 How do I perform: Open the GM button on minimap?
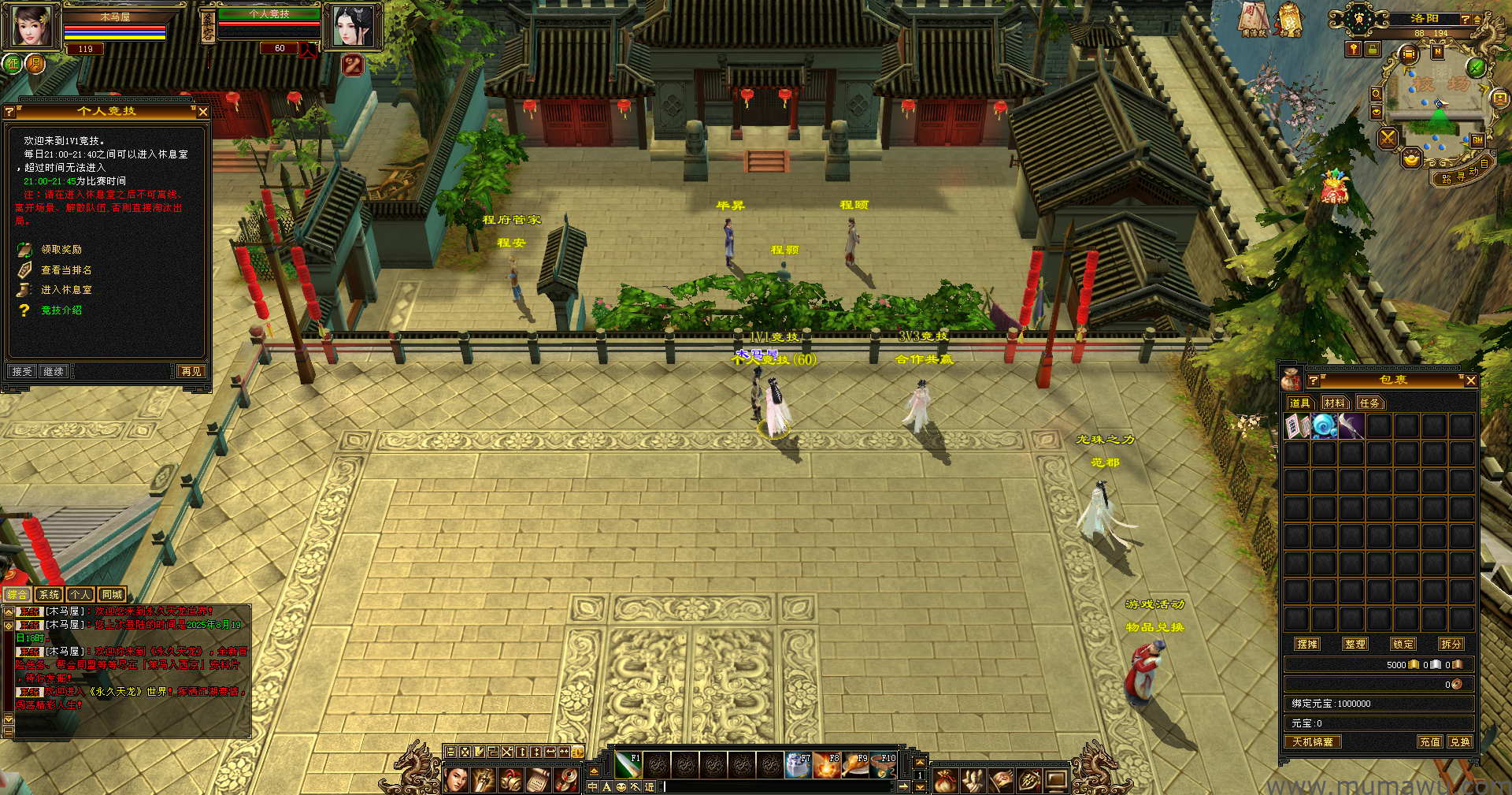(x=1477, y=140)
